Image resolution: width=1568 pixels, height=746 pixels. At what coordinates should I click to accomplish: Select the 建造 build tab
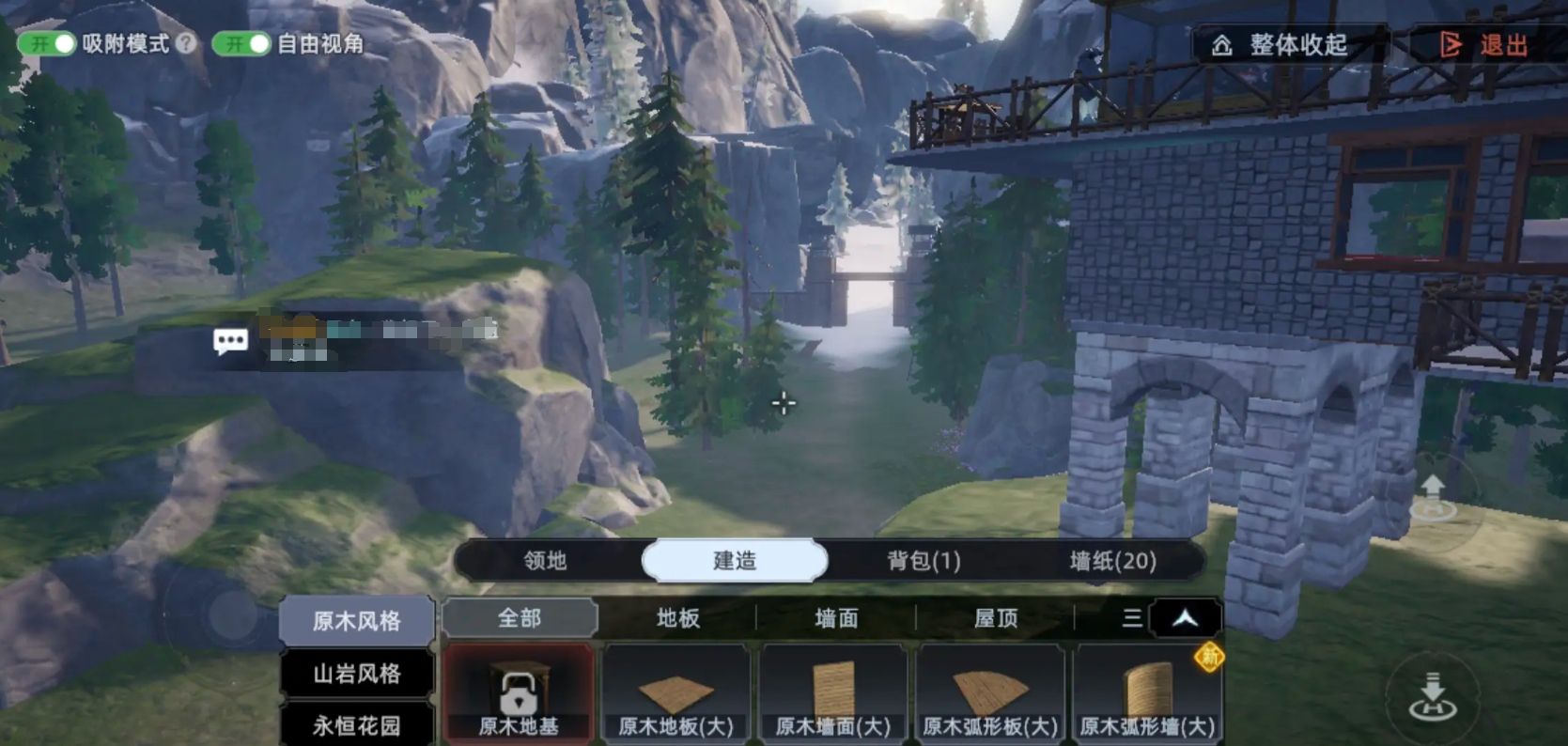[734, 561]
